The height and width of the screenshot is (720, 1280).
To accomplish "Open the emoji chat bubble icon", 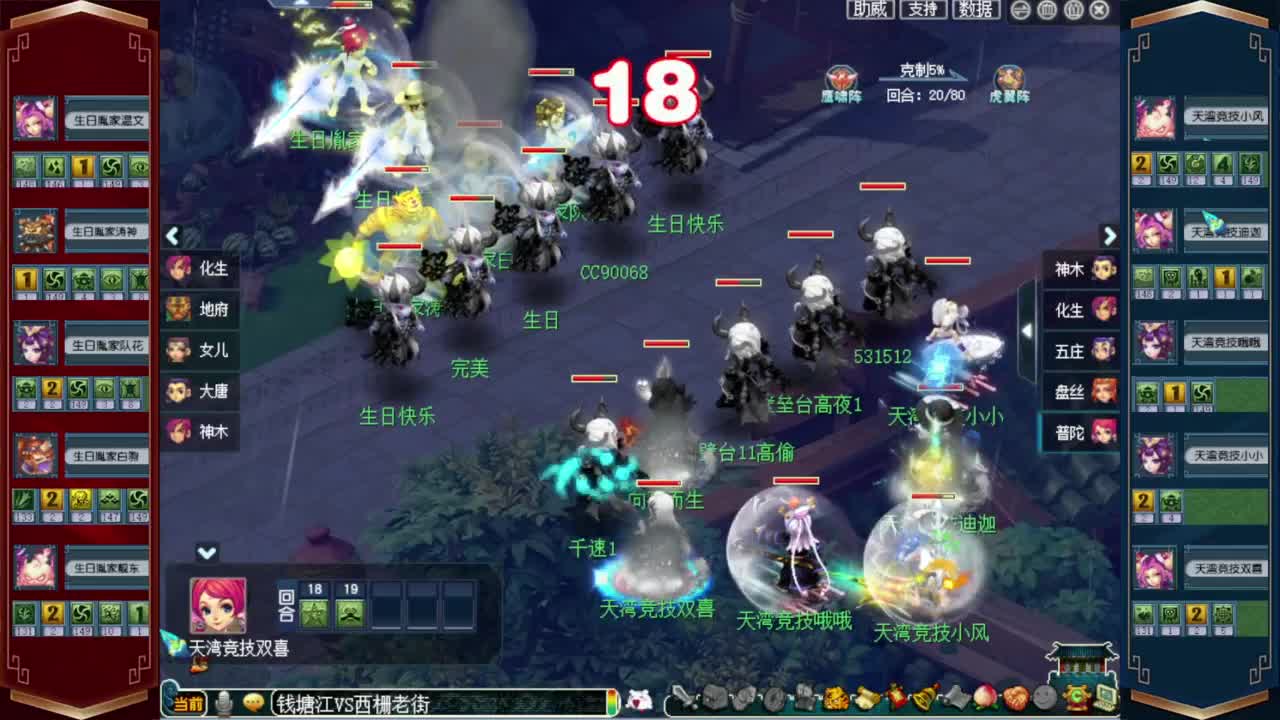I will point(253,703).
